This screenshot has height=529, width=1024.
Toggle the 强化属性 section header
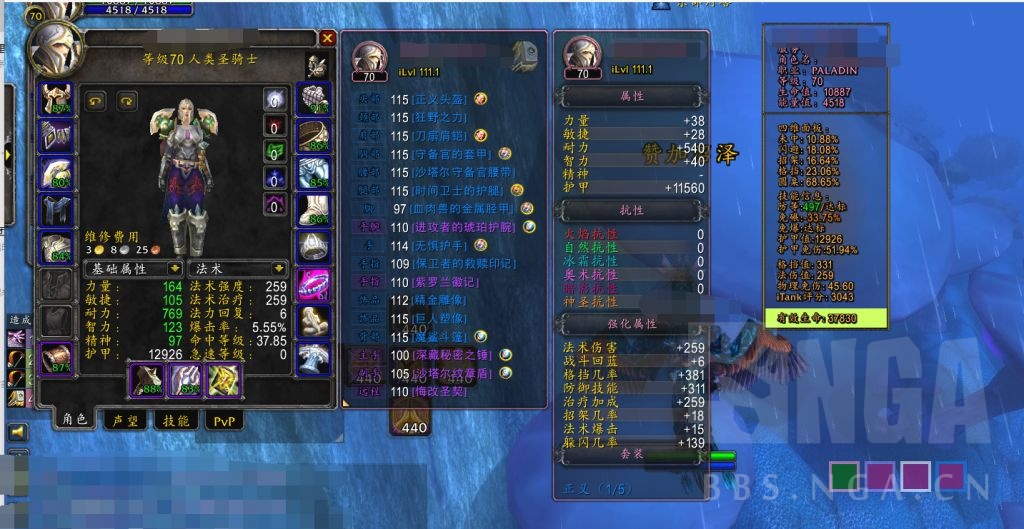click(x=631, y=324)
